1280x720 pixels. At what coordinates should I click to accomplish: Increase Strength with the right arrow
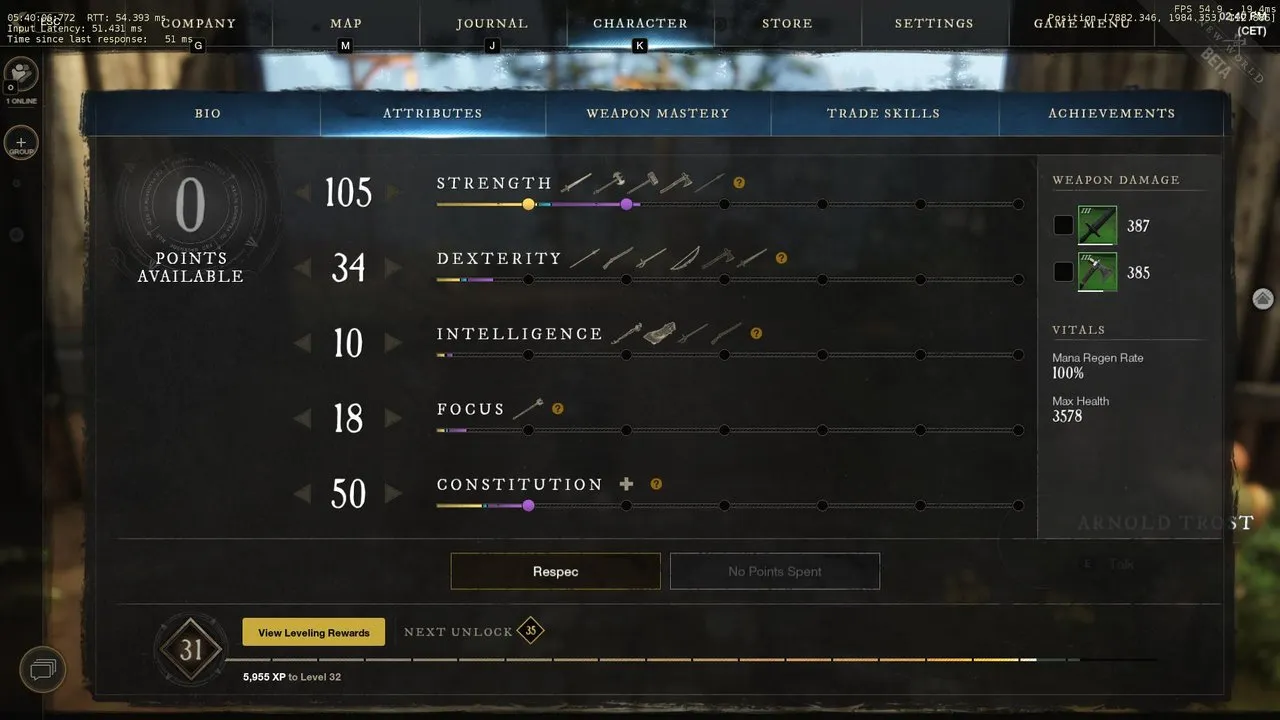[393, 192]
